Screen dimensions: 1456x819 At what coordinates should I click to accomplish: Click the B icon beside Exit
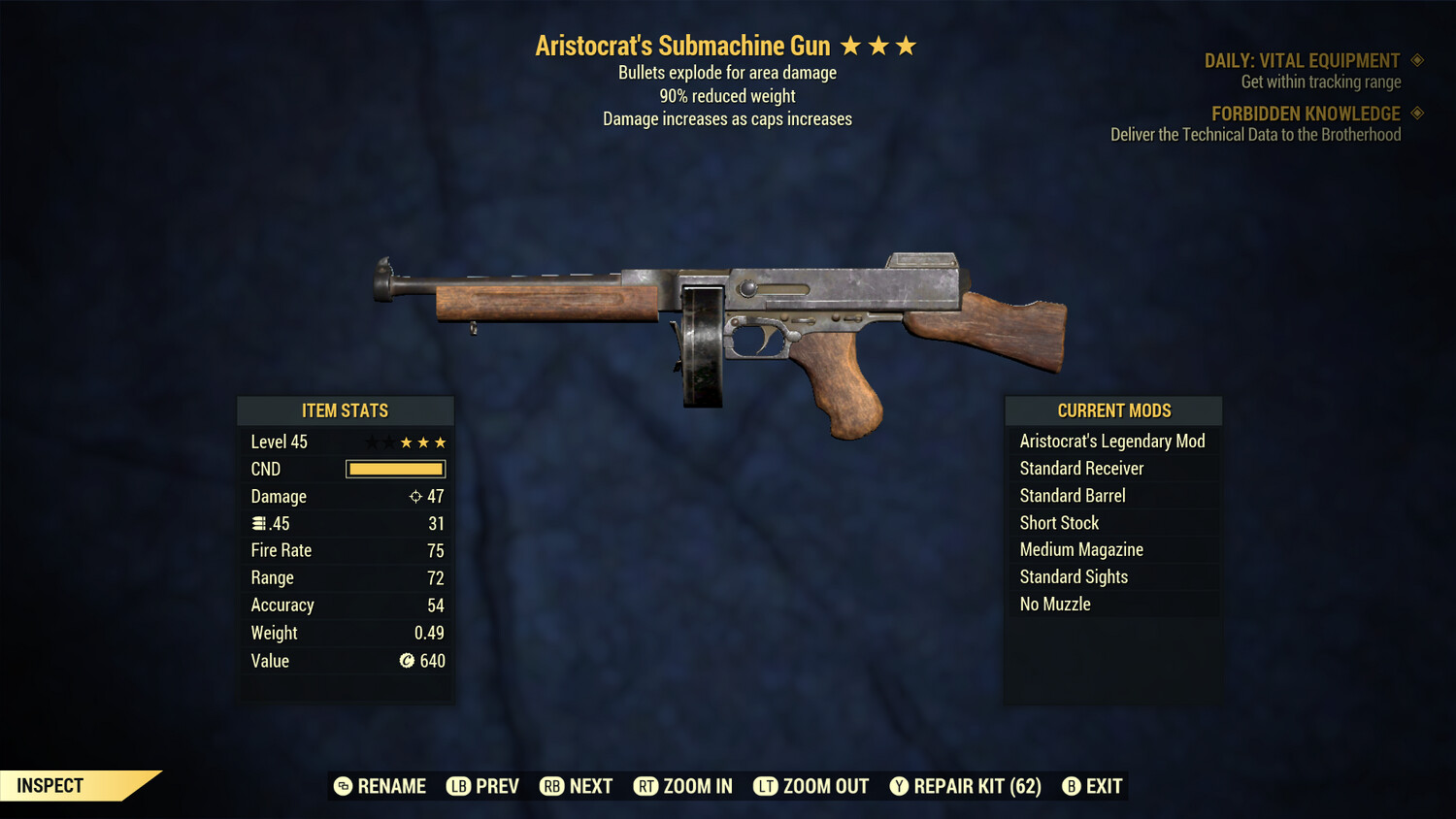[x=1072, y=786]
